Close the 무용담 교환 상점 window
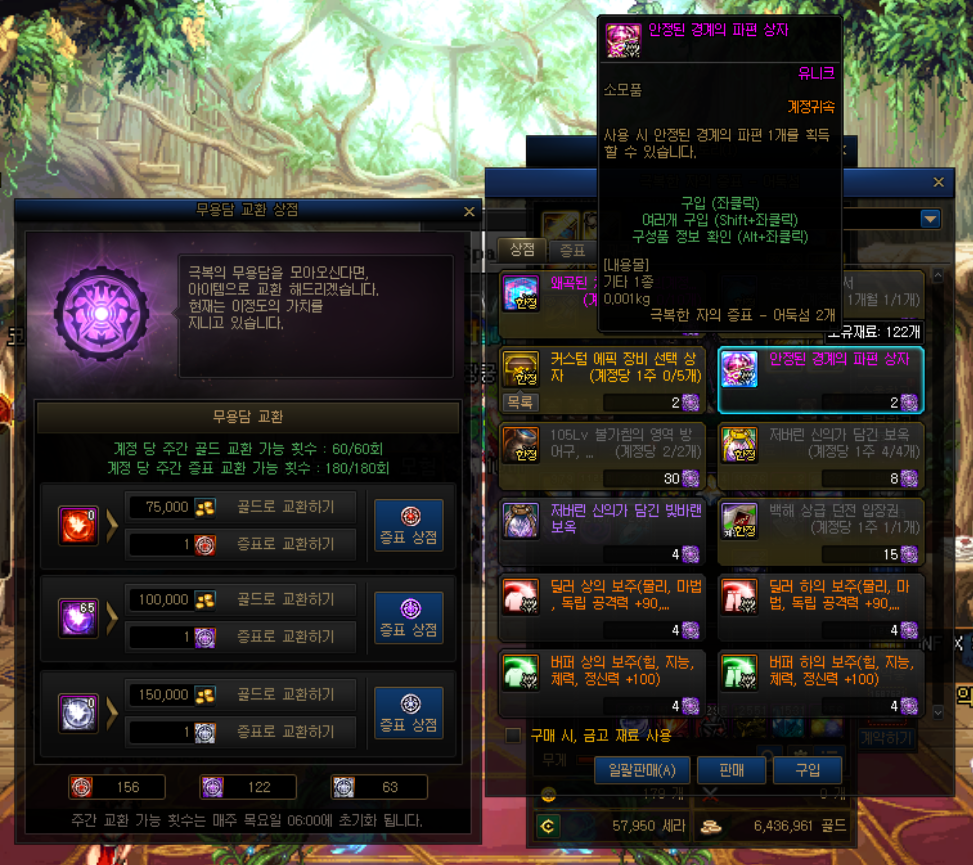The image size is (973, 865). 469,212
